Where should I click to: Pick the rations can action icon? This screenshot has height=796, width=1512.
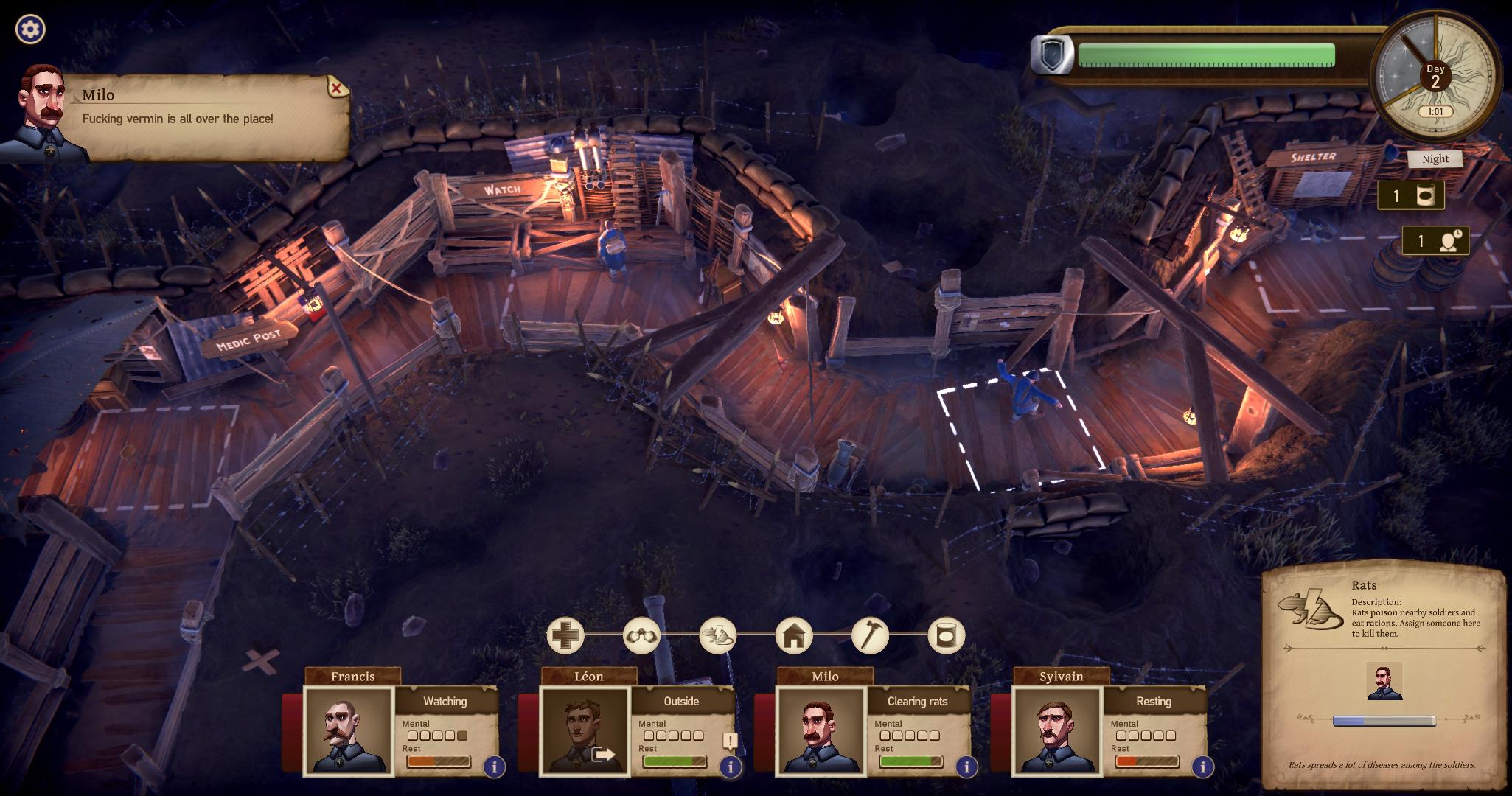pos(946,635)
